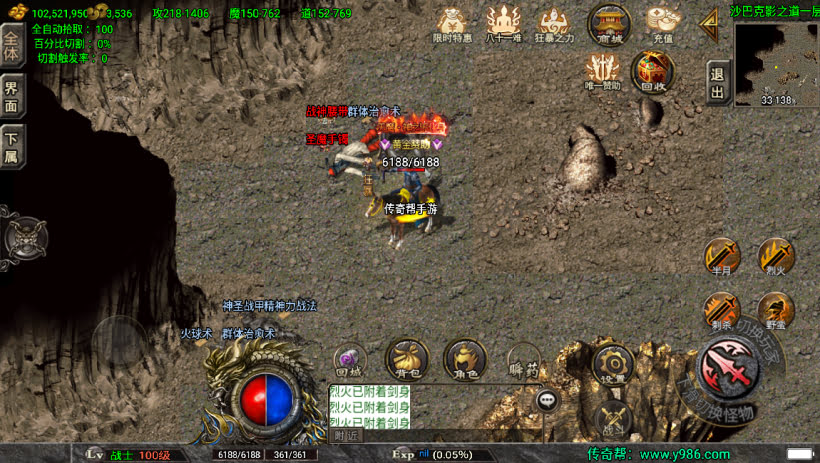Open the 角色 character sheet
The height and width of the screenshot is (463, 820).
pyautogui.click(x=465, y=358)
